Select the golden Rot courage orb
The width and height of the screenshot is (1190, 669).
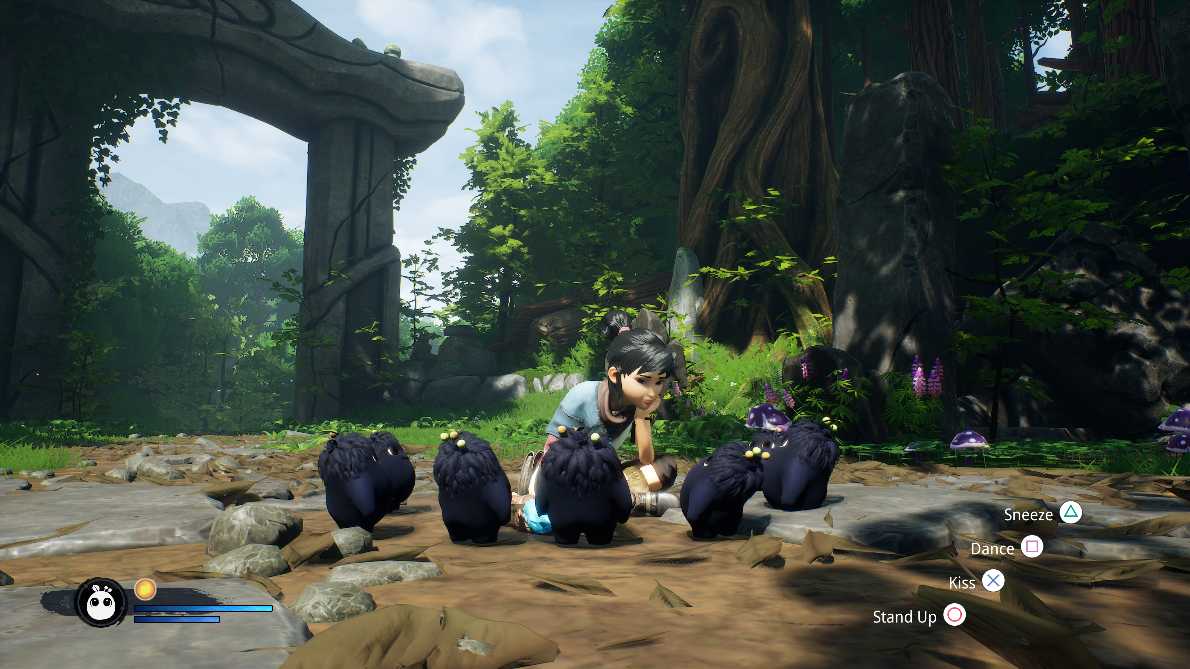(145, 589)
